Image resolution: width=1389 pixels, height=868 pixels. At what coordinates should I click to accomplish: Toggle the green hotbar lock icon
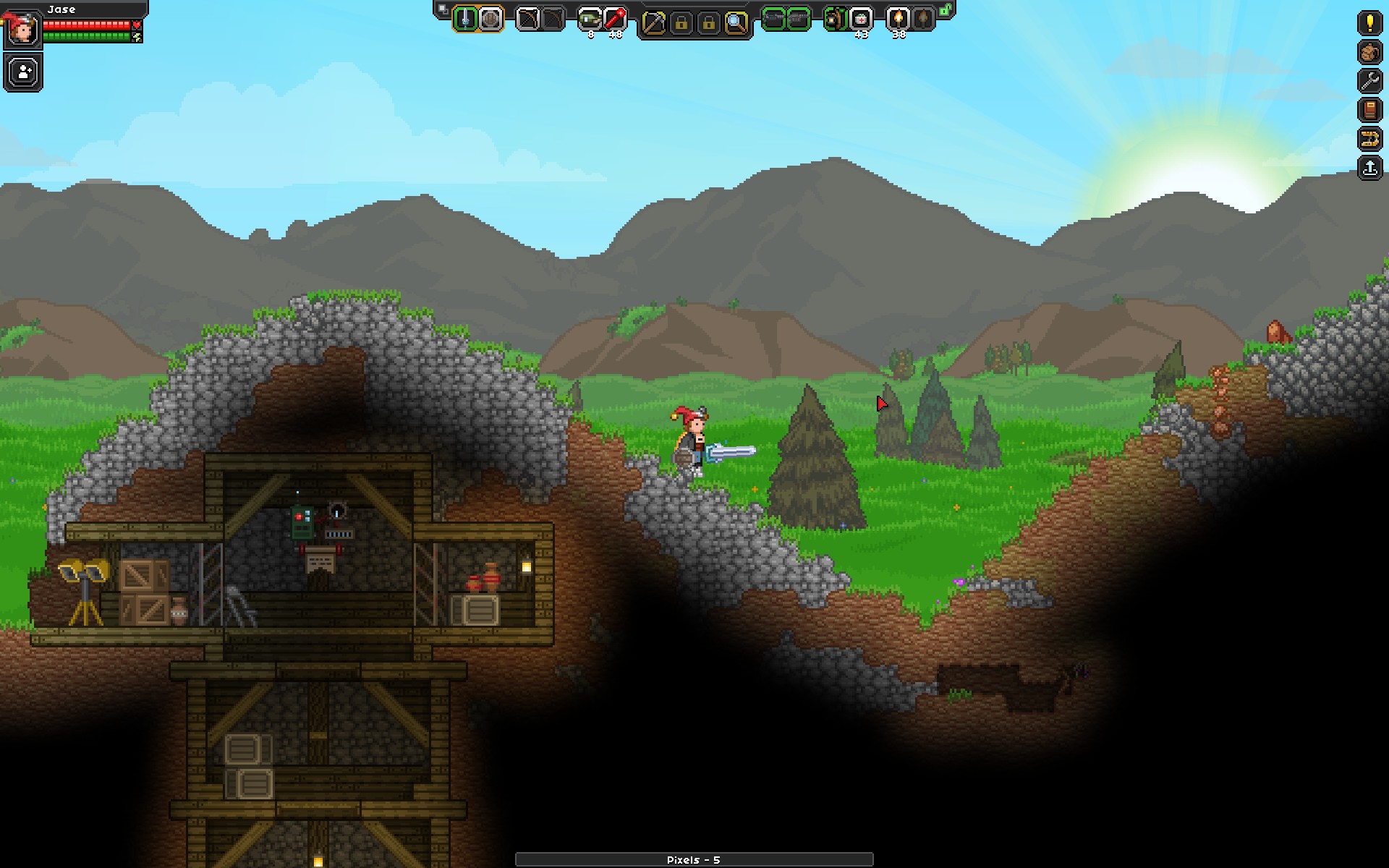(x=945, y=10)
